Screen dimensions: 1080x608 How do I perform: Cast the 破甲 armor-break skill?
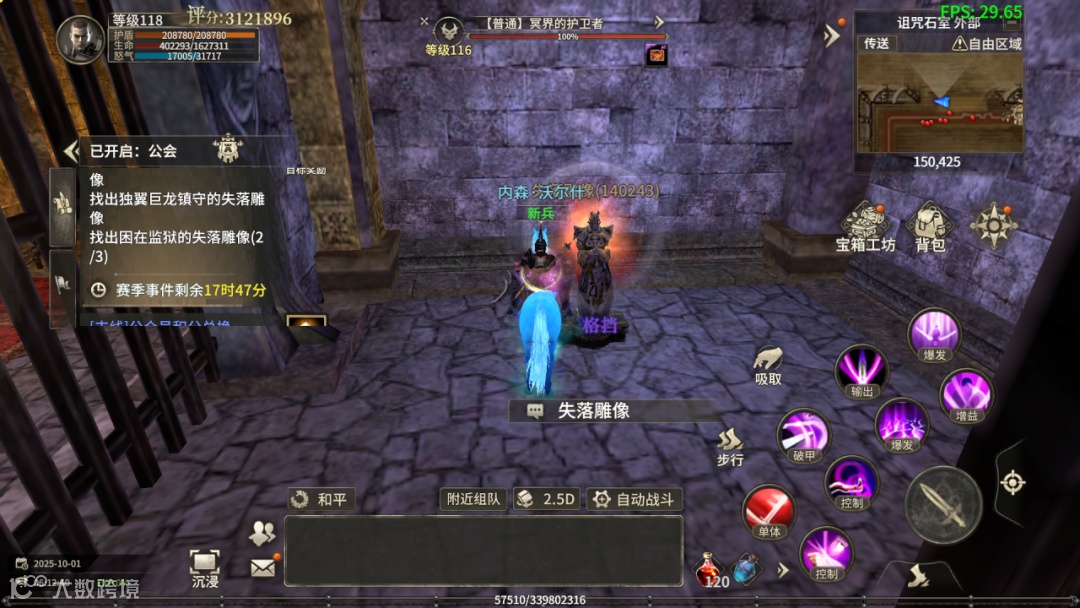804,437
